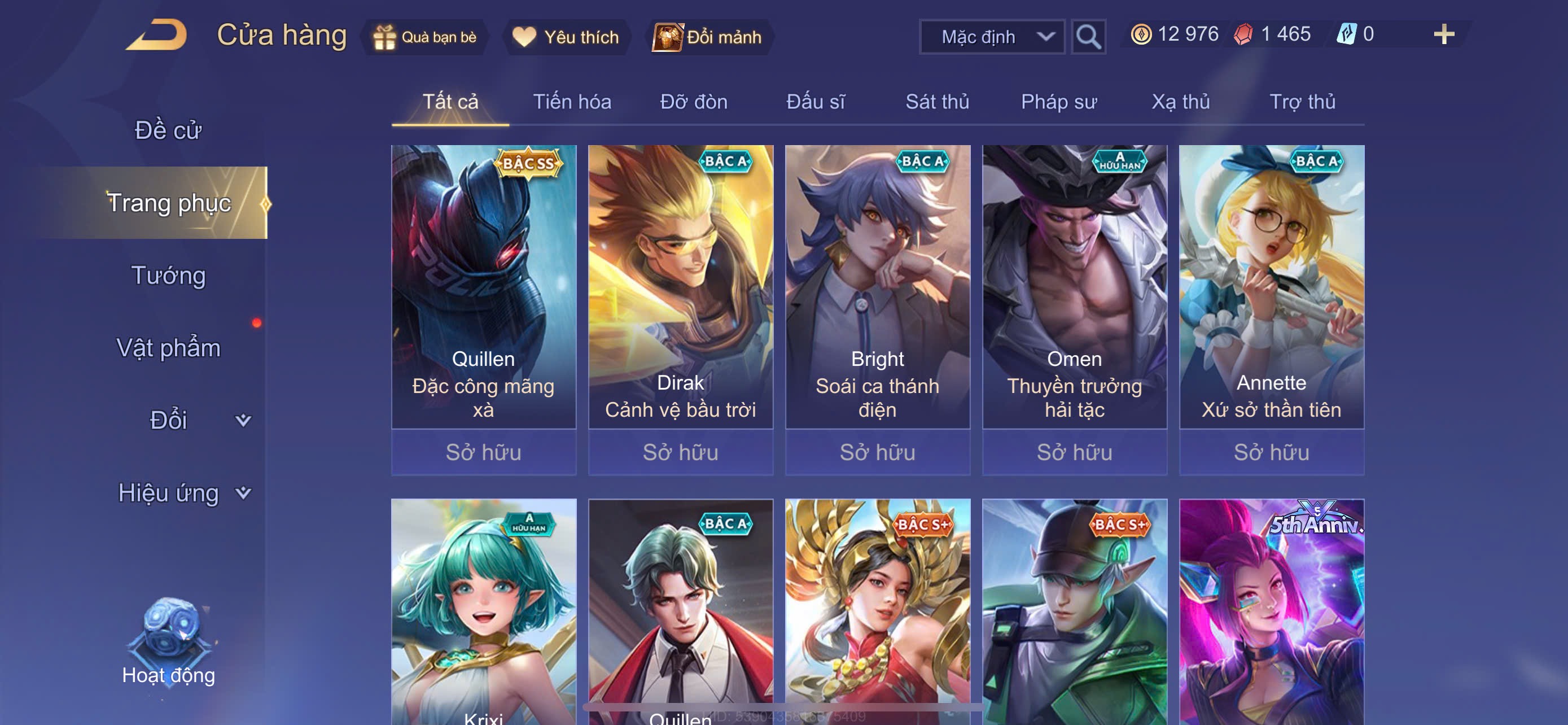
Task: Click the magnifying glass search button
Action: coord(1088,37)
